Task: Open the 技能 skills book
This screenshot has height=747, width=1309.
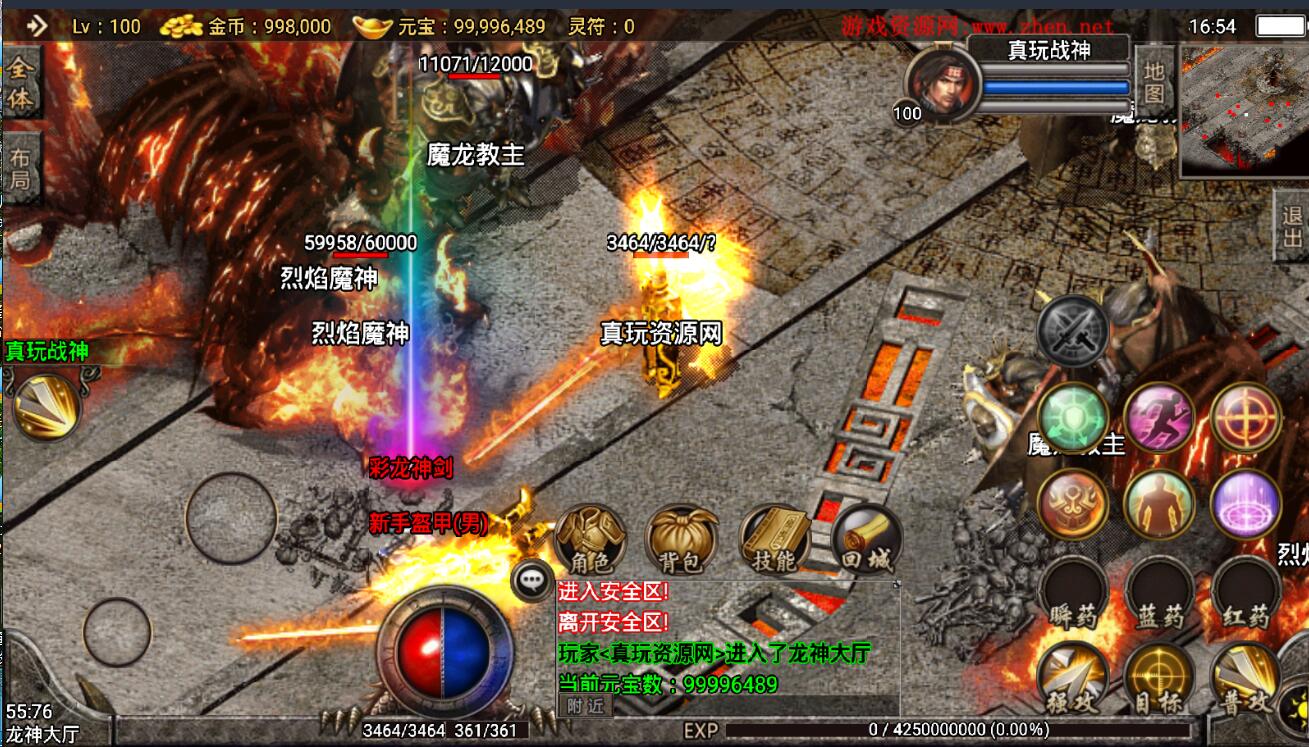Action: pyautogui.click(x=774, y=540)
